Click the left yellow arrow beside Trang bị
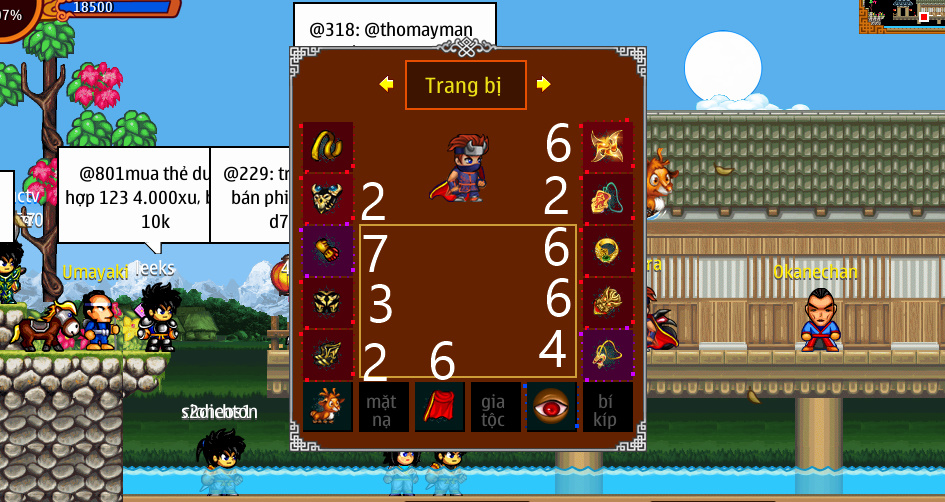This screenshot has width=945, height=502. click(386, 85)
